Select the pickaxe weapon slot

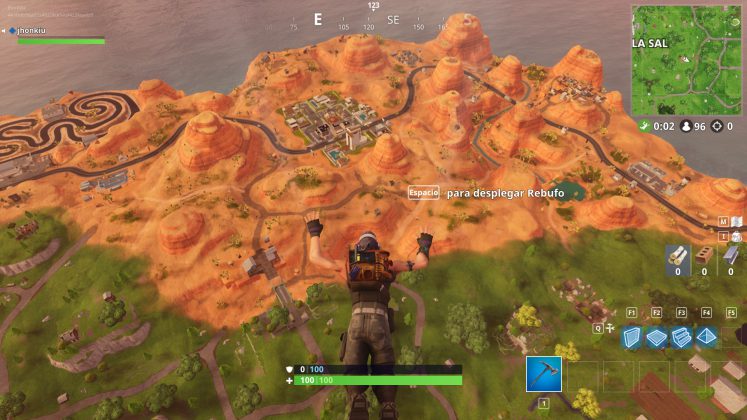pos(544,373)
